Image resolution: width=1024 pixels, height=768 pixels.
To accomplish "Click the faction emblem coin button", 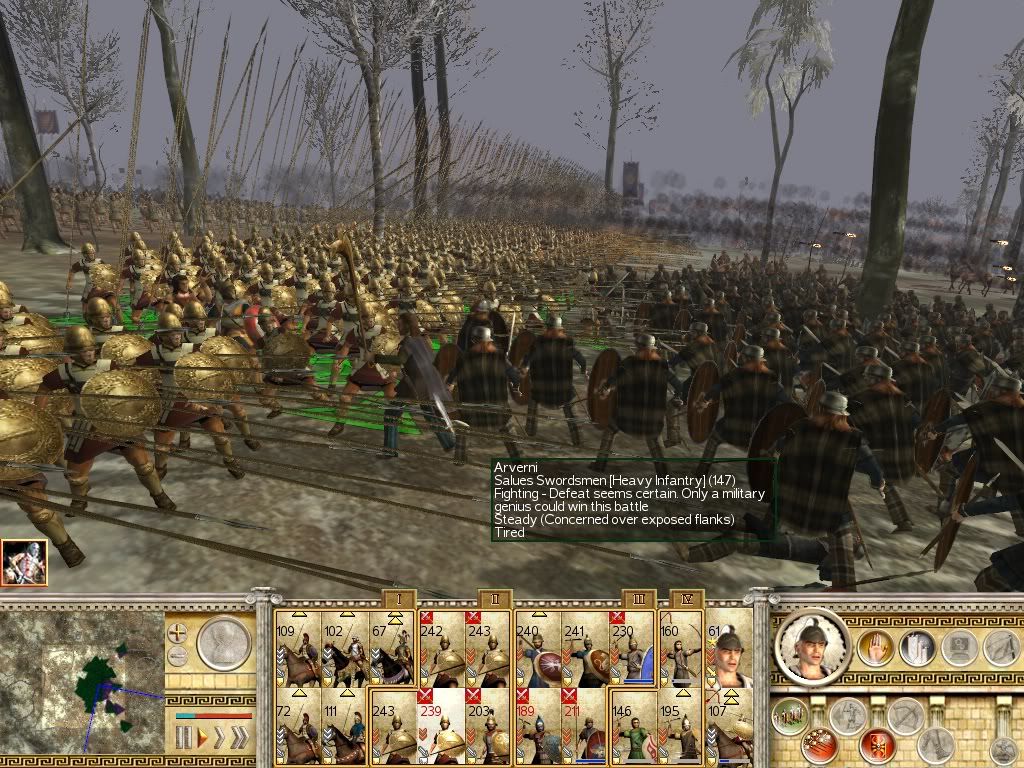I will (x=223, y=645).
